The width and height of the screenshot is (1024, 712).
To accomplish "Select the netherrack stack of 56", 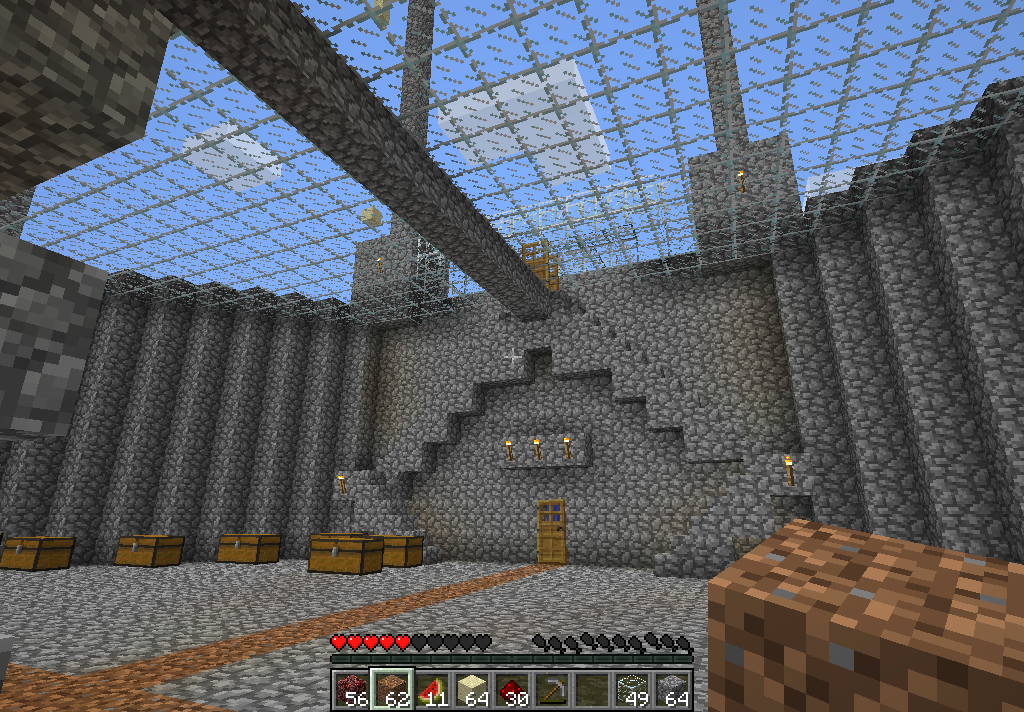I will tap(351, 689).
